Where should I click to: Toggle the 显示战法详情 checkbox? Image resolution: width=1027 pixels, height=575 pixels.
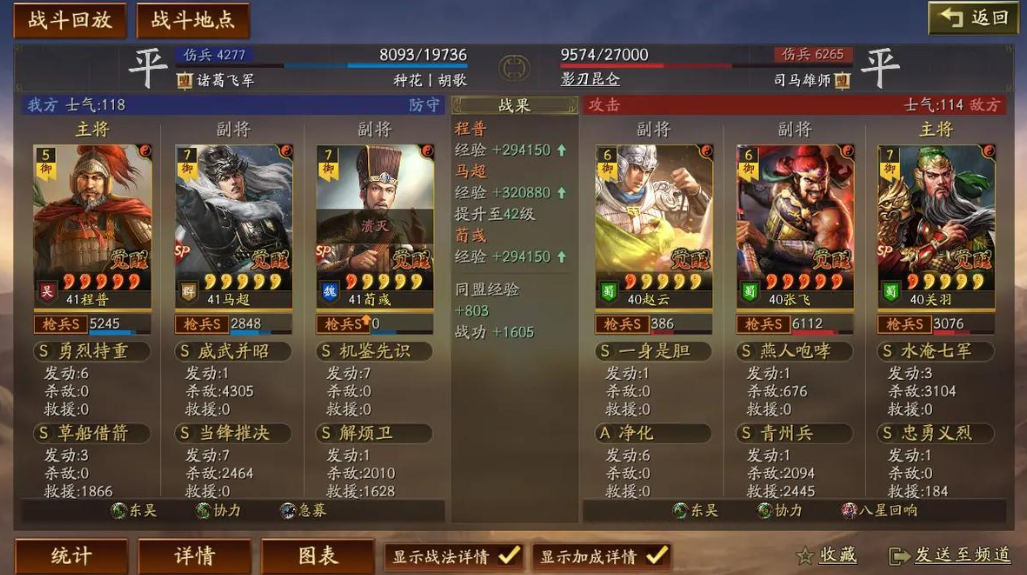tap(508, 556)
